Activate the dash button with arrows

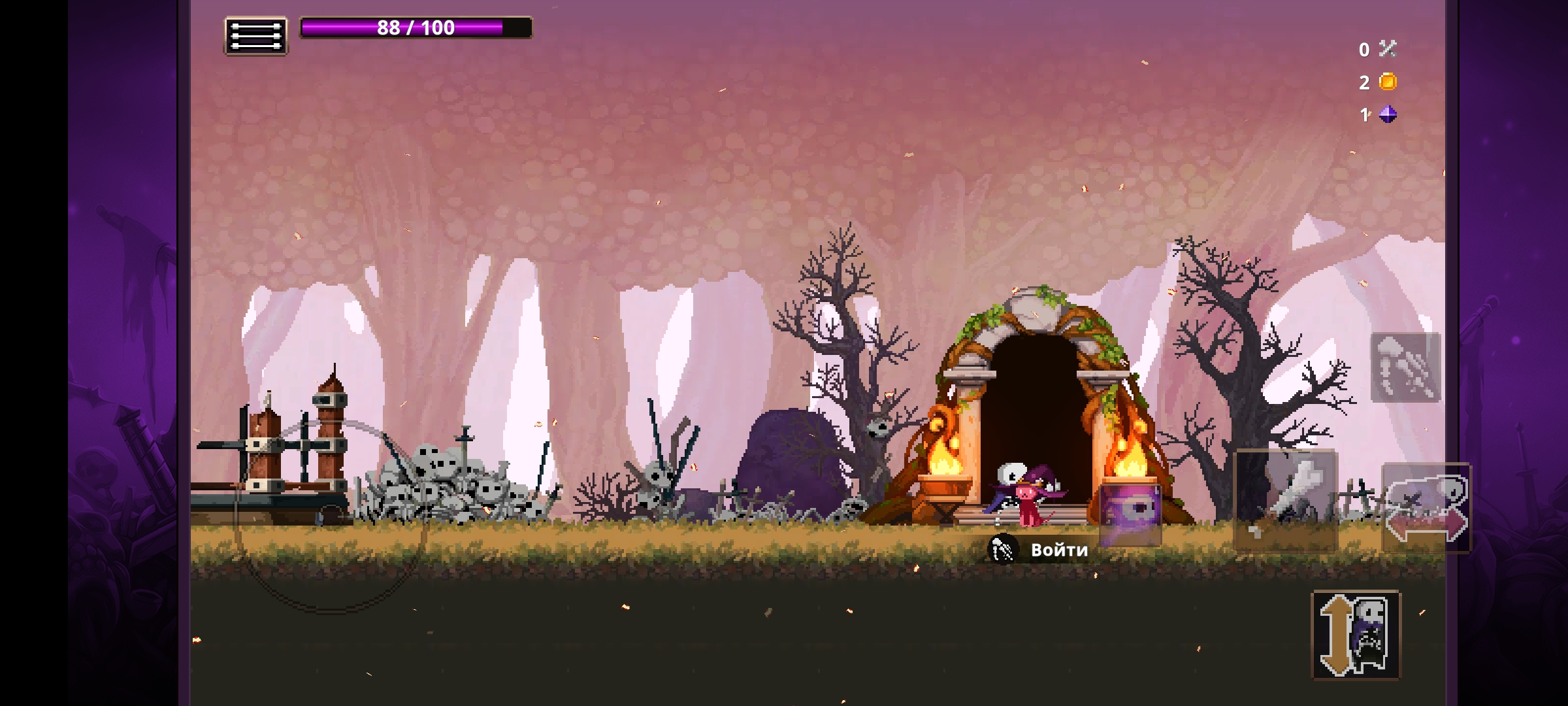1426,508
